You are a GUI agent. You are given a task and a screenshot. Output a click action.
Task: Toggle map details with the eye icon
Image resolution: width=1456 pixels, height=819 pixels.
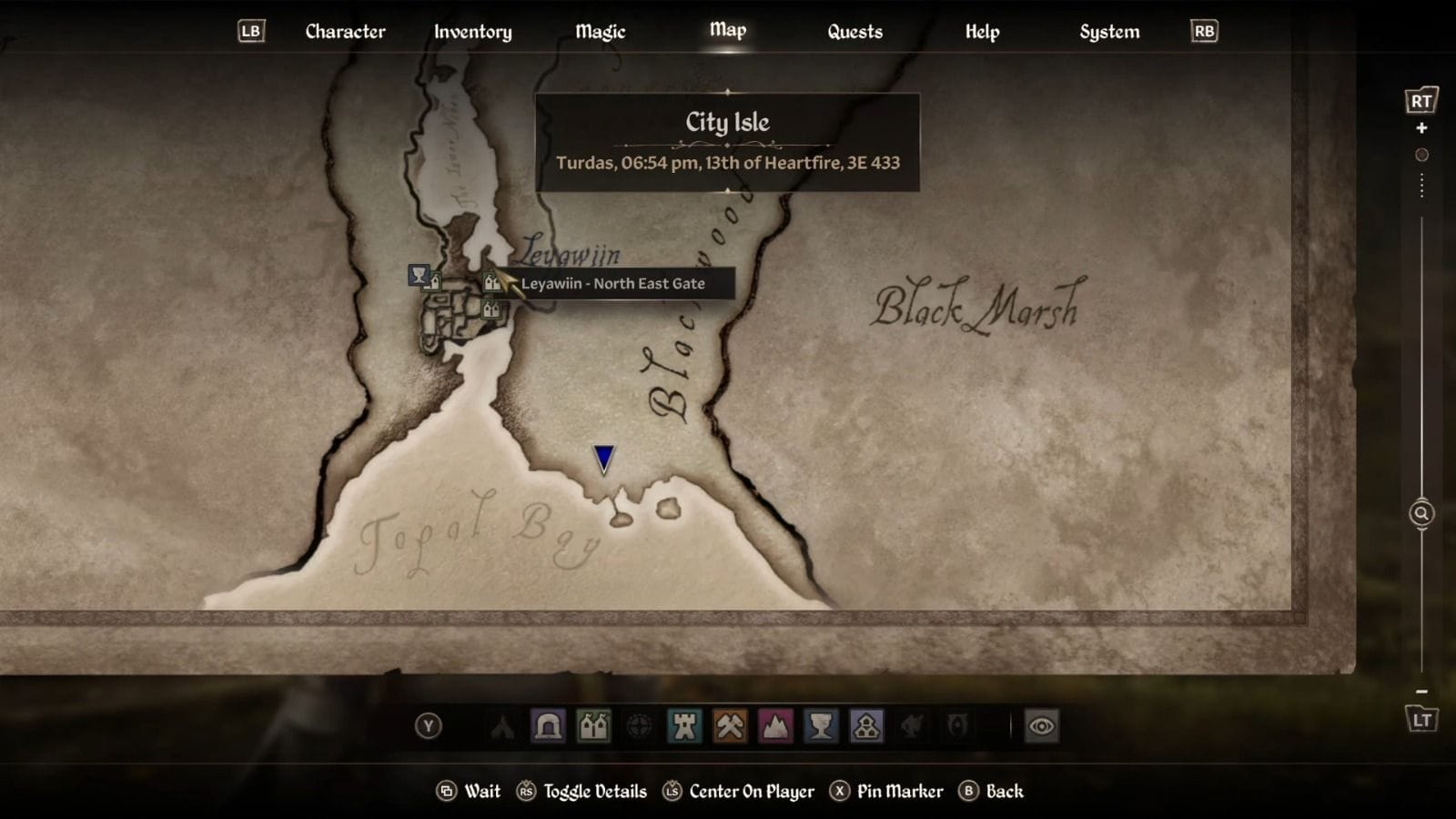(x=1042, y=726)
